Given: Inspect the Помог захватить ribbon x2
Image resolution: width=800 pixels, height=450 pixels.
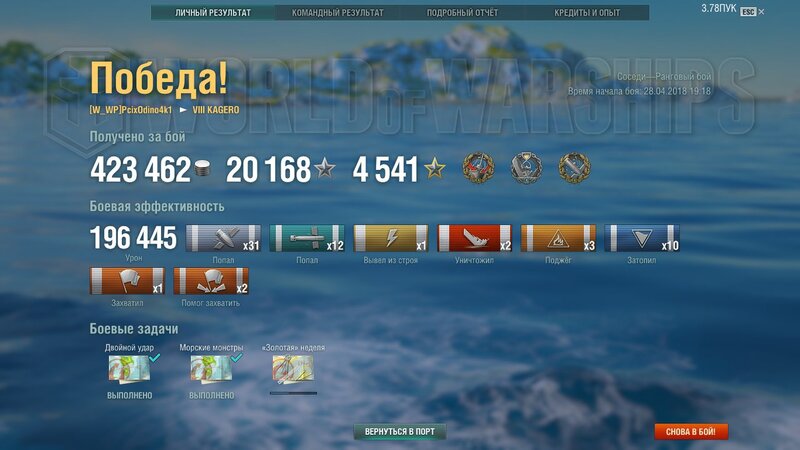Looking at the screenshot, I should pyautogui.click(x=211, y=281).
